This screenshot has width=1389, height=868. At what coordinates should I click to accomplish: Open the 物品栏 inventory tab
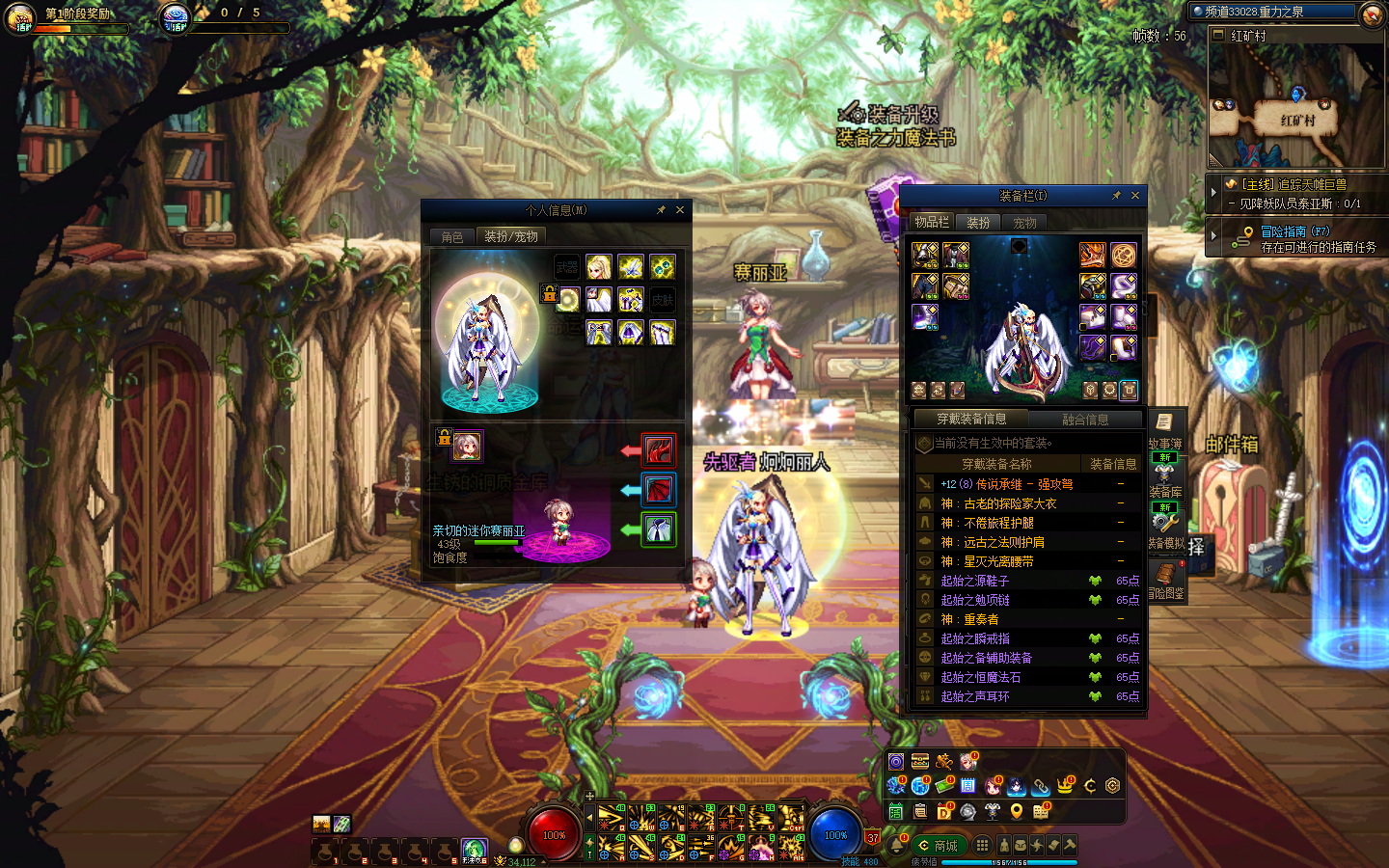pos(932,222)
